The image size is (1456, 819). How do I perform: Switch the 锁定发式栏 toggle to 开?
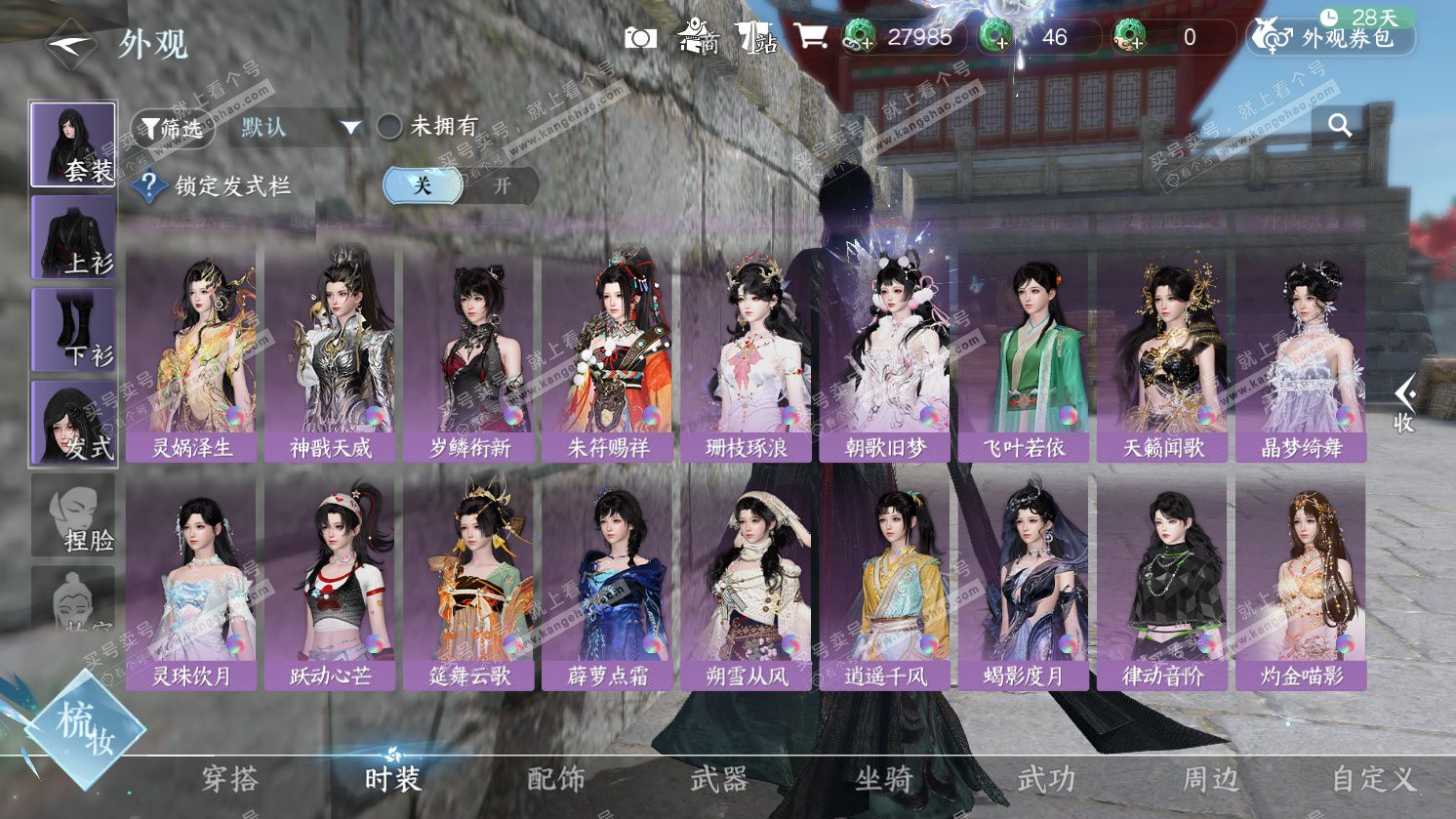click(x=501, y=185)
